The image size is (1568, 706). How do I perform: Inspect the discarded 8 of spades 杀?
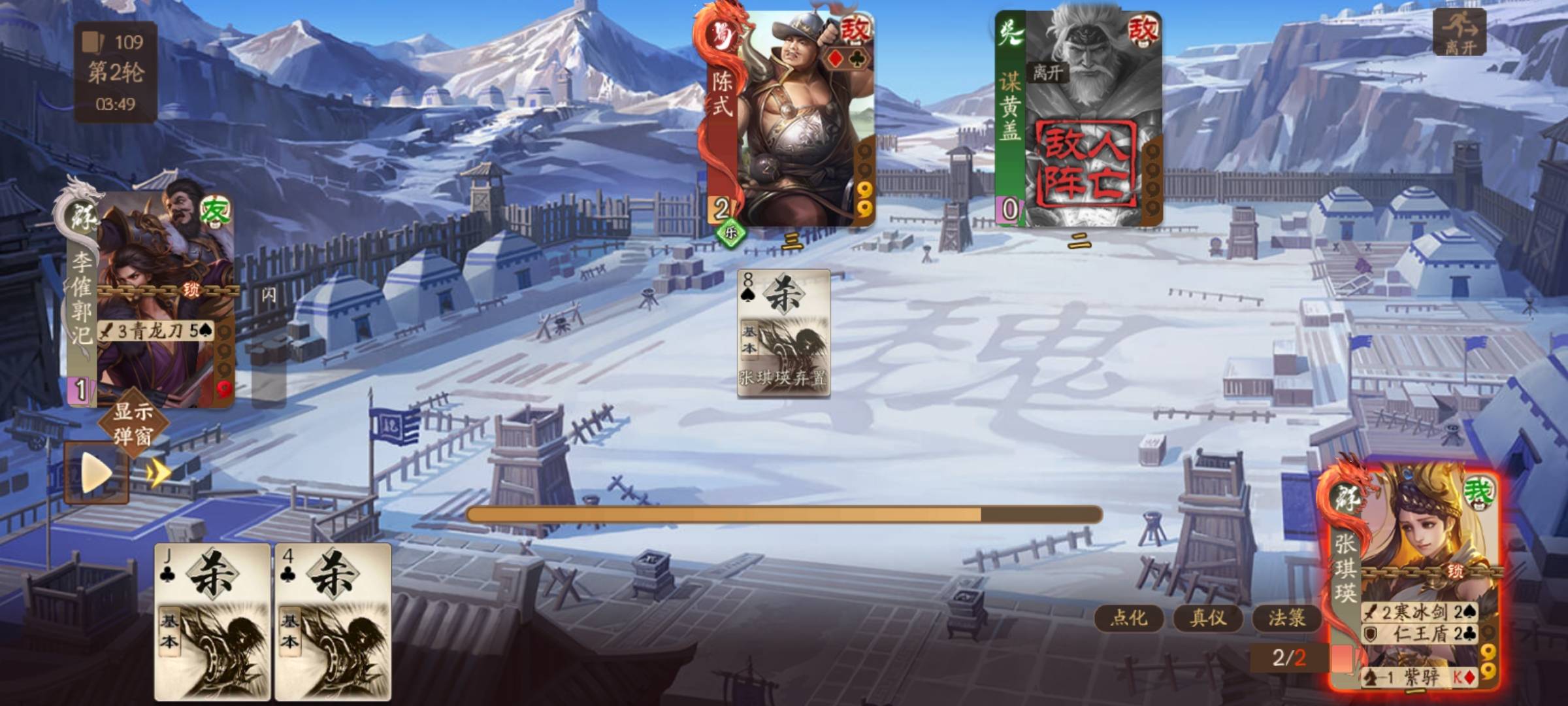pos(783,333)
